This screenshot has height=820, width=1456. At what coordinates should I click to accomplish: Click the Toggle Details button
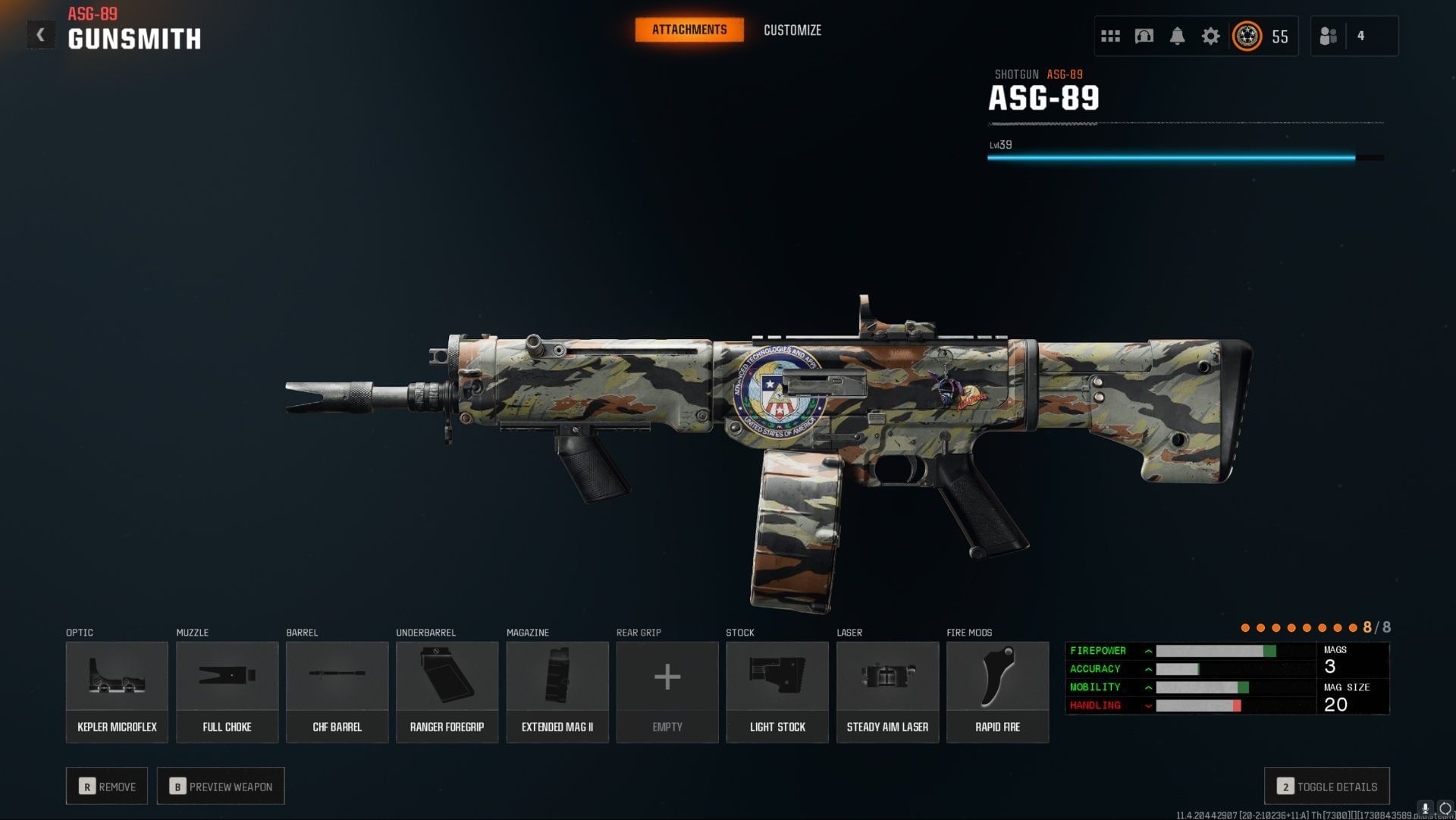click(1326, 787)
